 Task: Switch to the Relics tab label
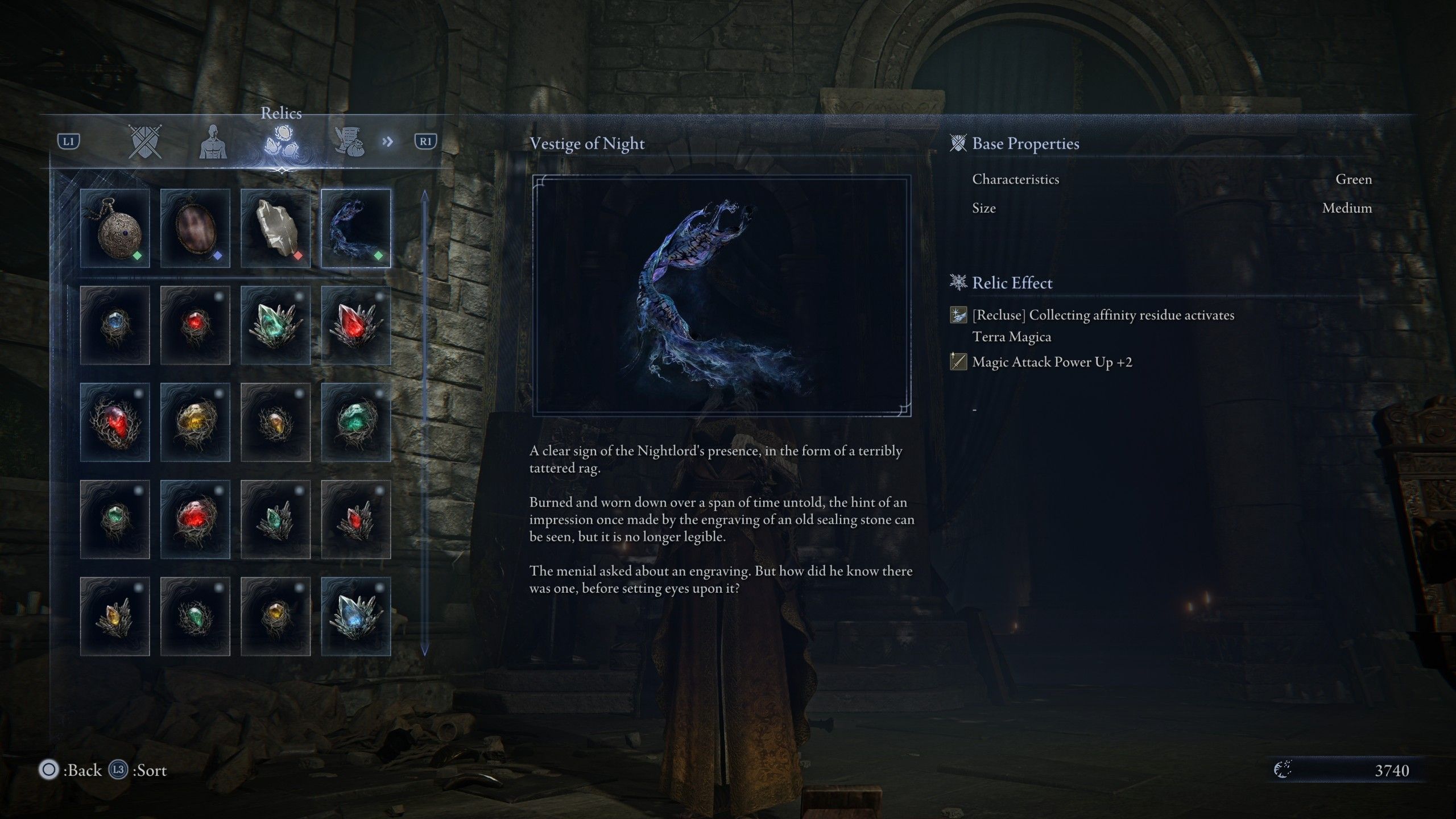pos(281,114)
